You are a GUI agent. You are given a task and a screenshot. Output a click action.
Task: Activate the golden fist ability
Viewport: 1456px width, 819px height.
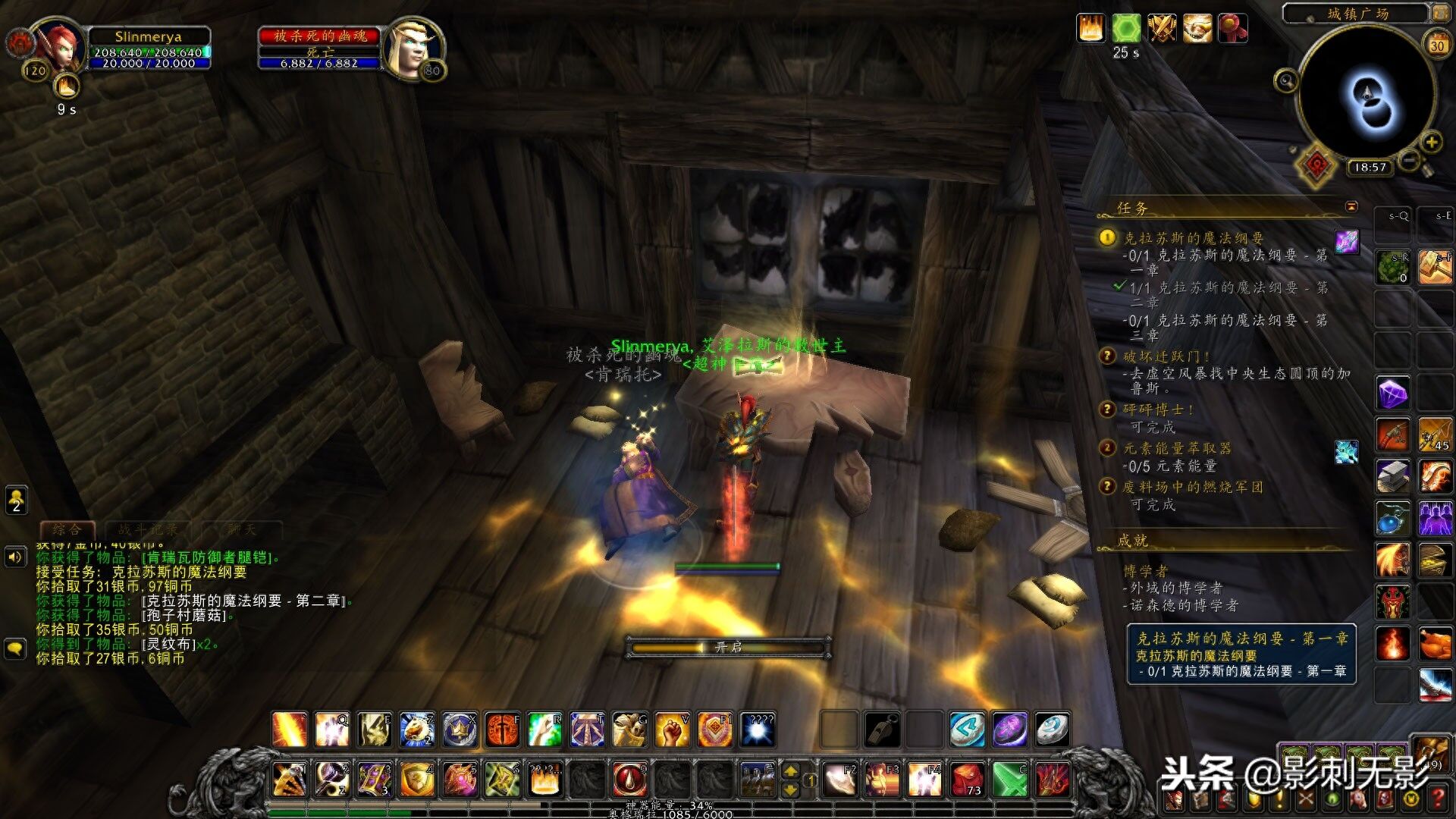click(x=672, y=730)
